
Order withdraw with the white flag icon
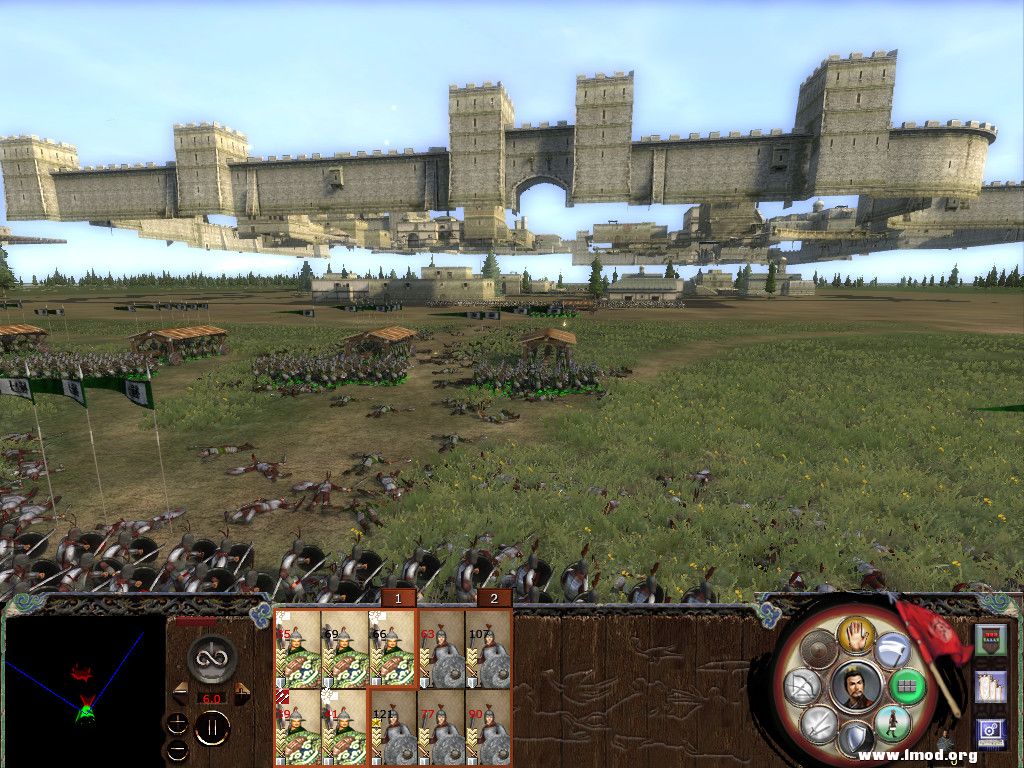(891, 652)
